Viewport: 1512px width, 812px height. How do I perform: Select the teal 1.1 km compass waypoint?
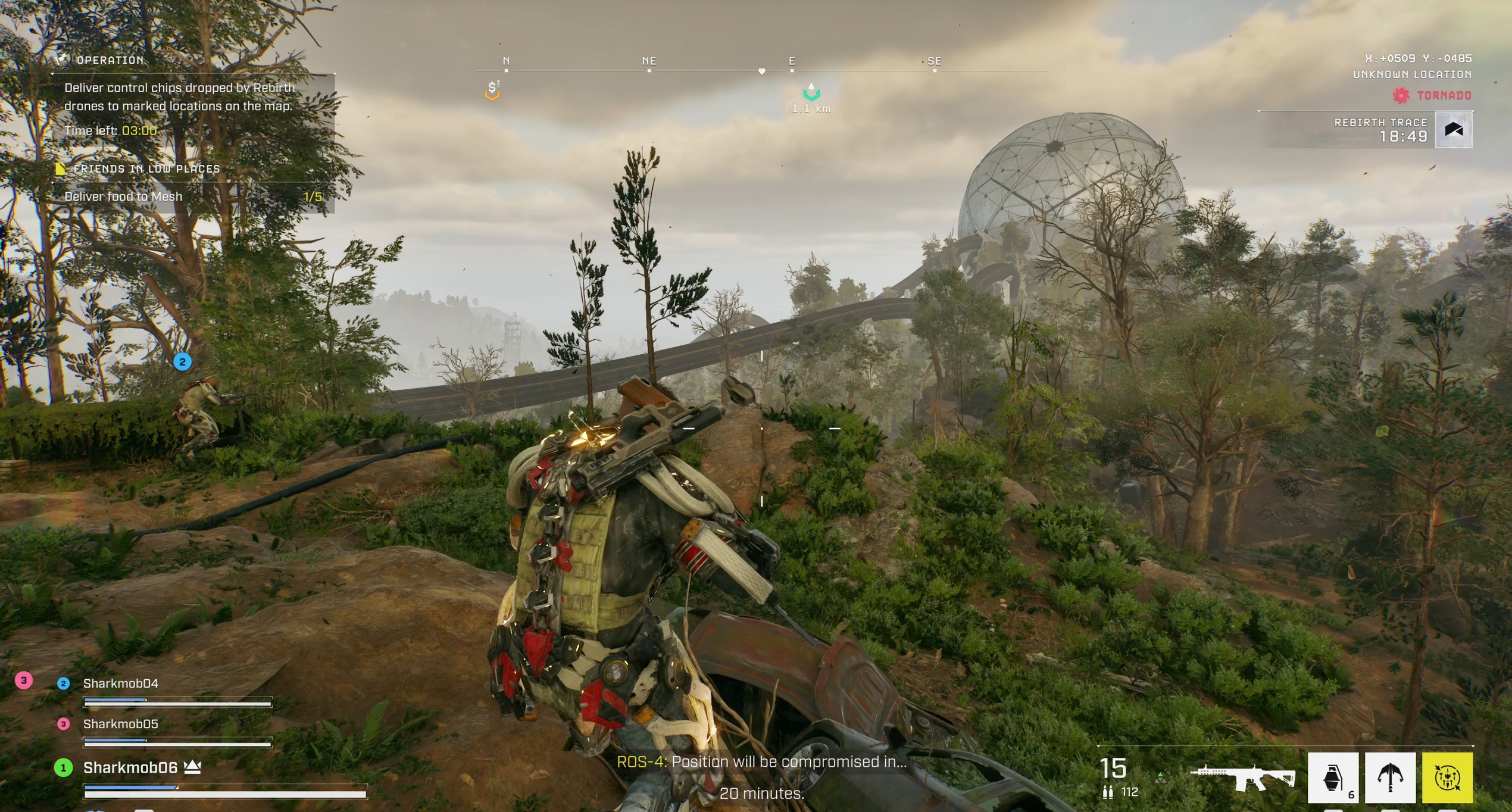811,93
